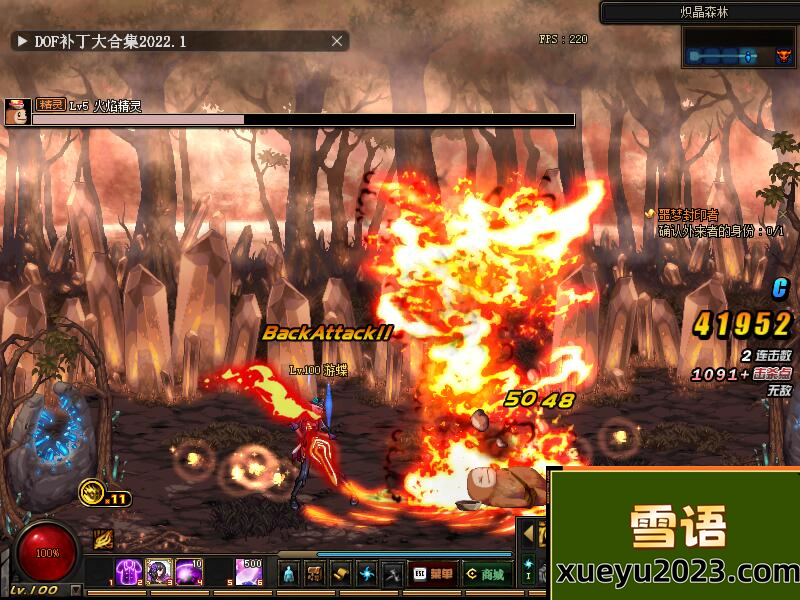Click the golden slash buff icon
Viewport: 800px width, 600px height.
pos(103,540)
